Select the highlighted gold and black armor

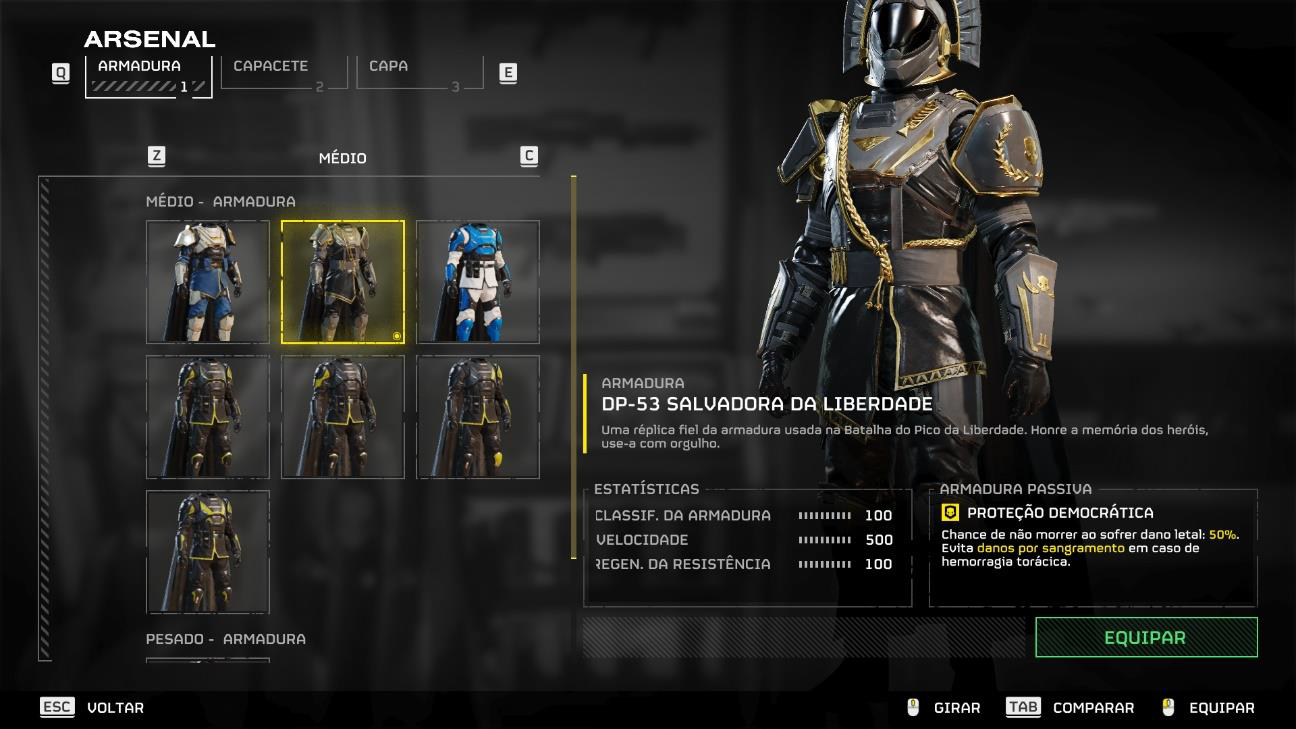(343, 282)
